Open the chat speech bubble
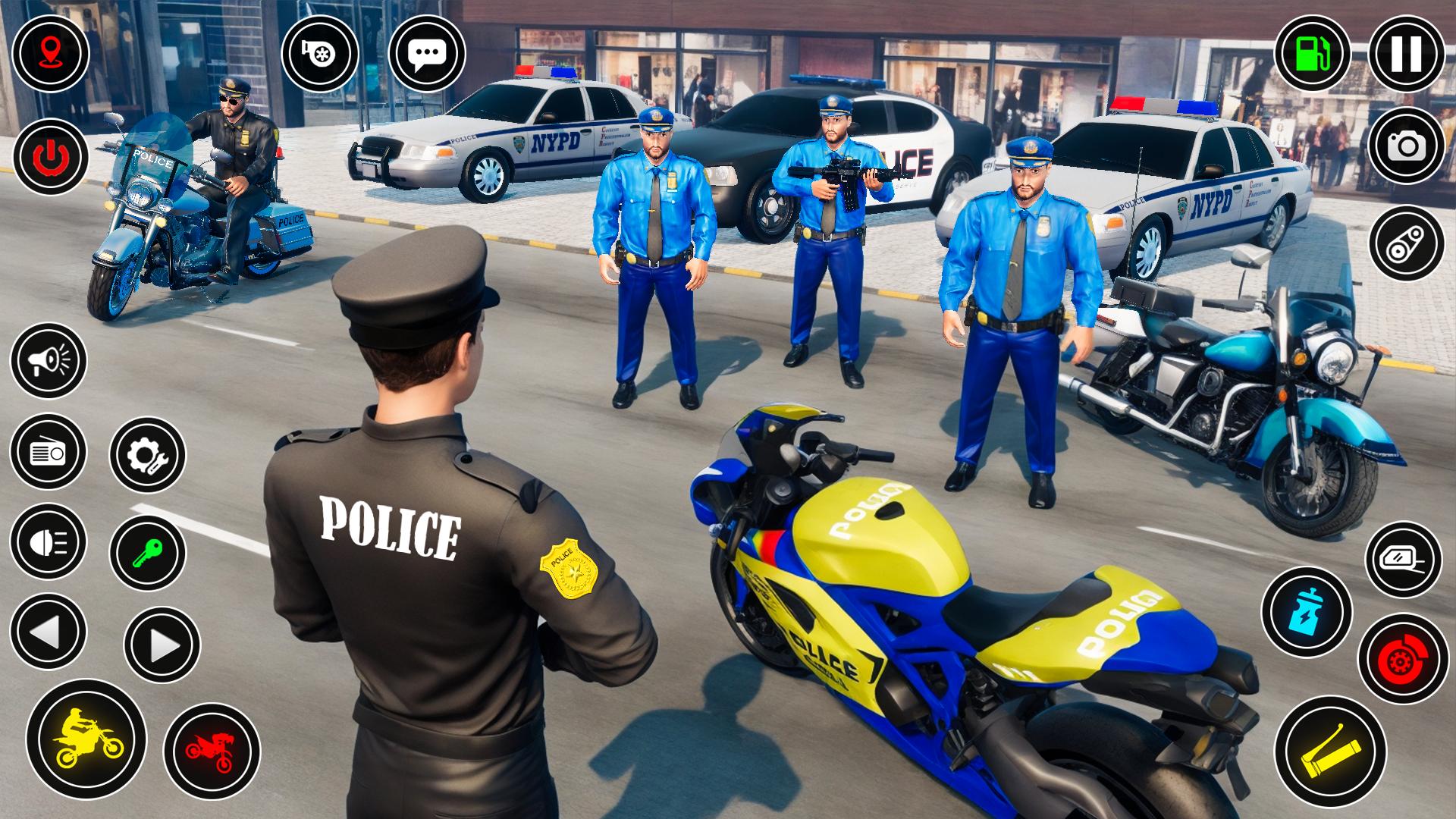The width and height of the screenshot is (1456, 819). coord(427,53)
